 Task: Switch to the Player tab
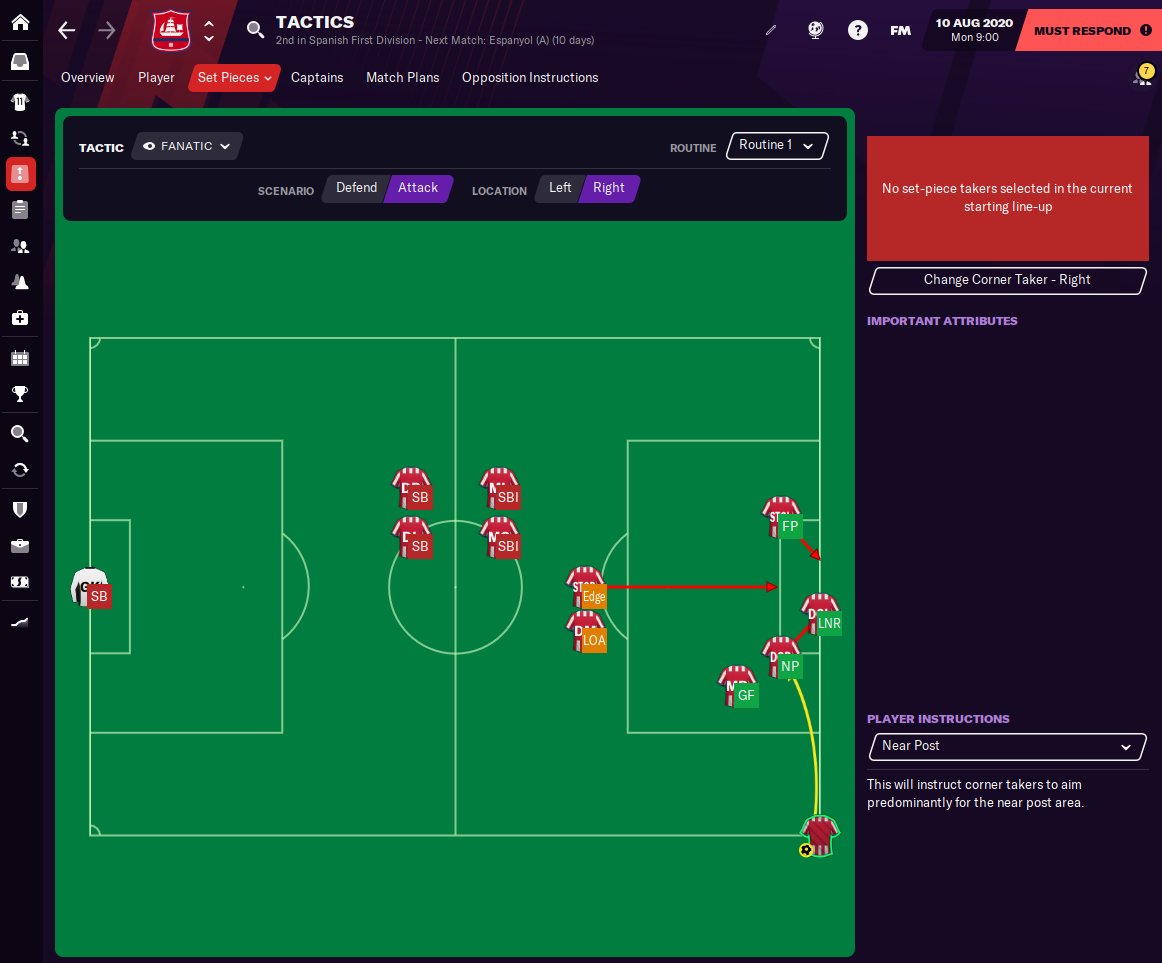click(x=156, y=77)
